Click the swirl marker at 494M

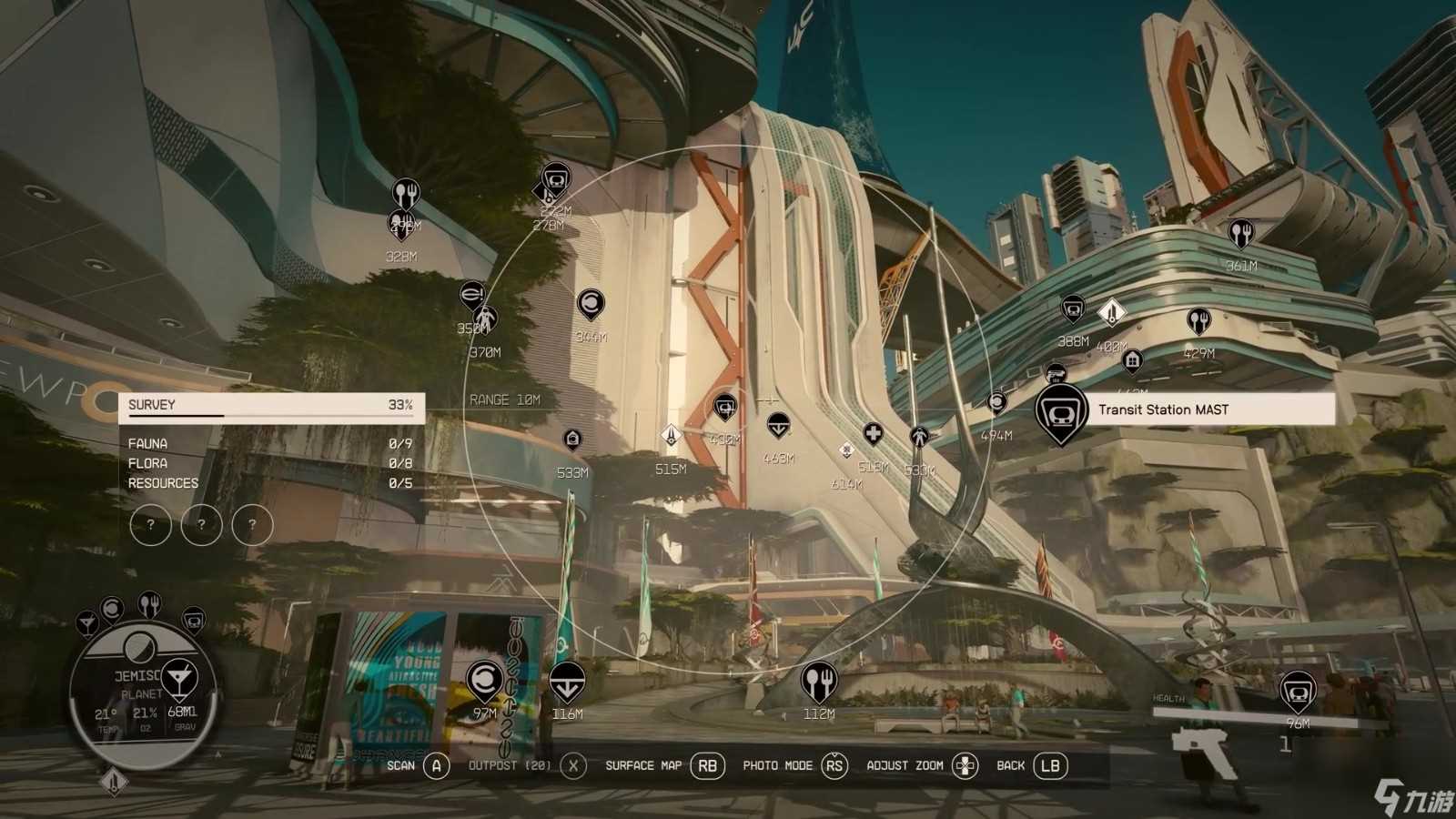tap(997, 402)
